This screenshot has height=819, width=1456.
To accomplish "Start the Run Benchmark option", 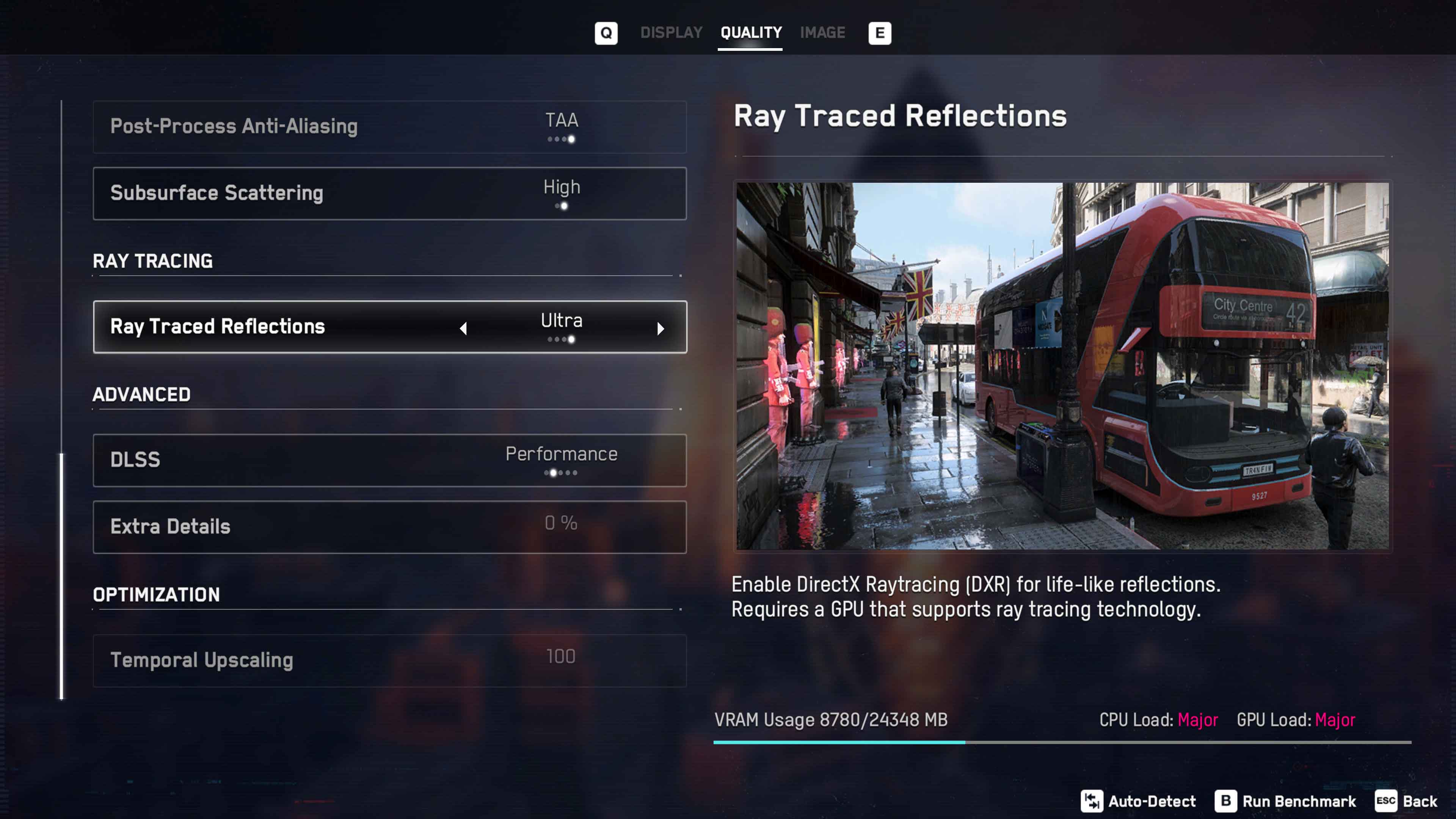I will coord(1285,801).
